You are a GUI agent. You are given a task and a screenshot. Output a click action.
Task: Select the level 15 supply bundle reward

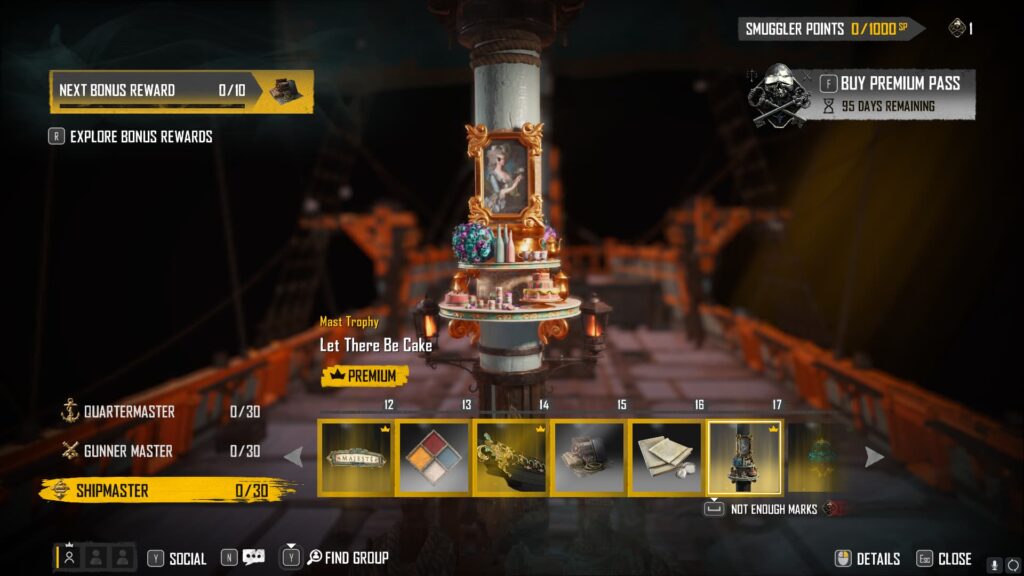pos(589,458)
